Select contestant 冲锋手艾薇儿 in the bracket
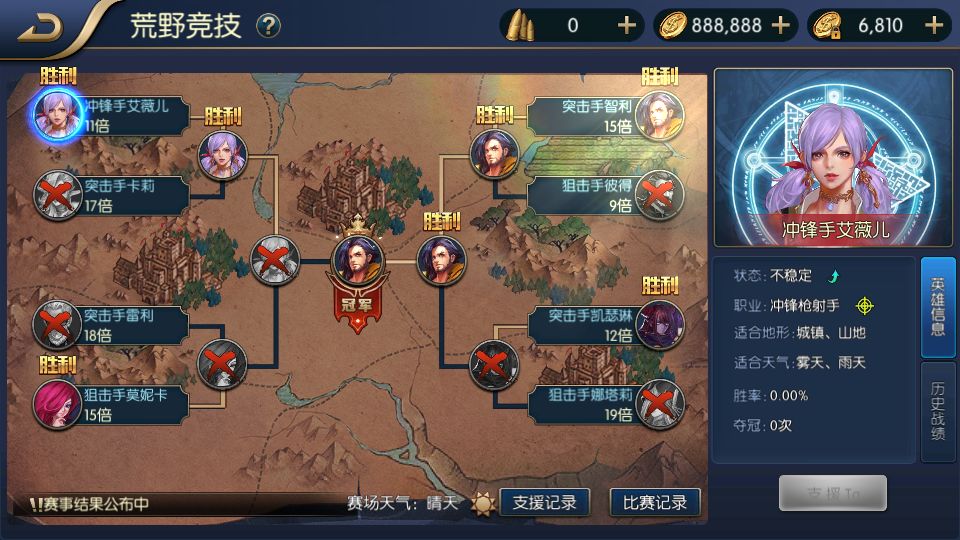960x540 pixels. [x=56, y=113]
